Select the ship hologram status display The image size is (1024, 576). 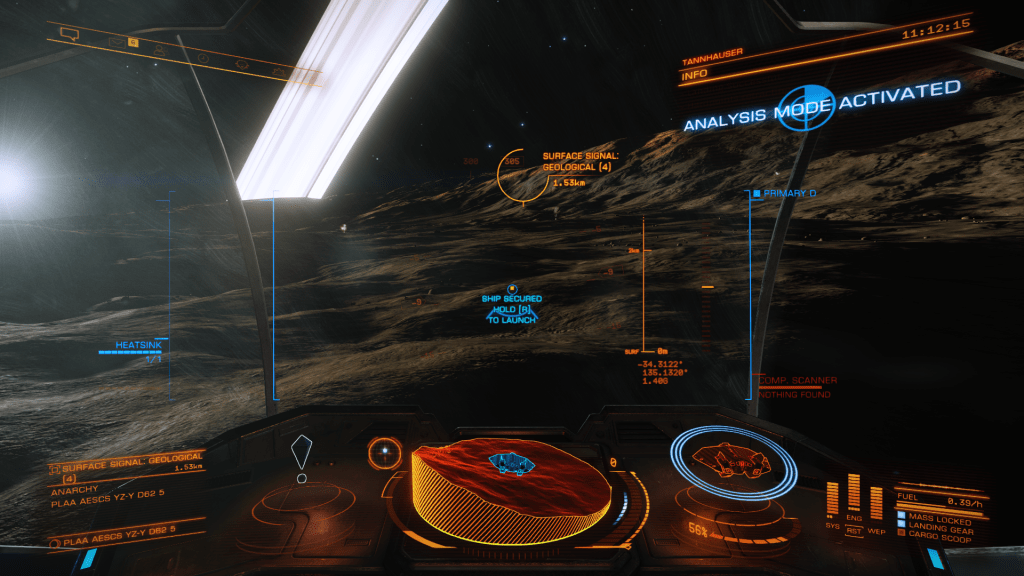tap(731, 462)
